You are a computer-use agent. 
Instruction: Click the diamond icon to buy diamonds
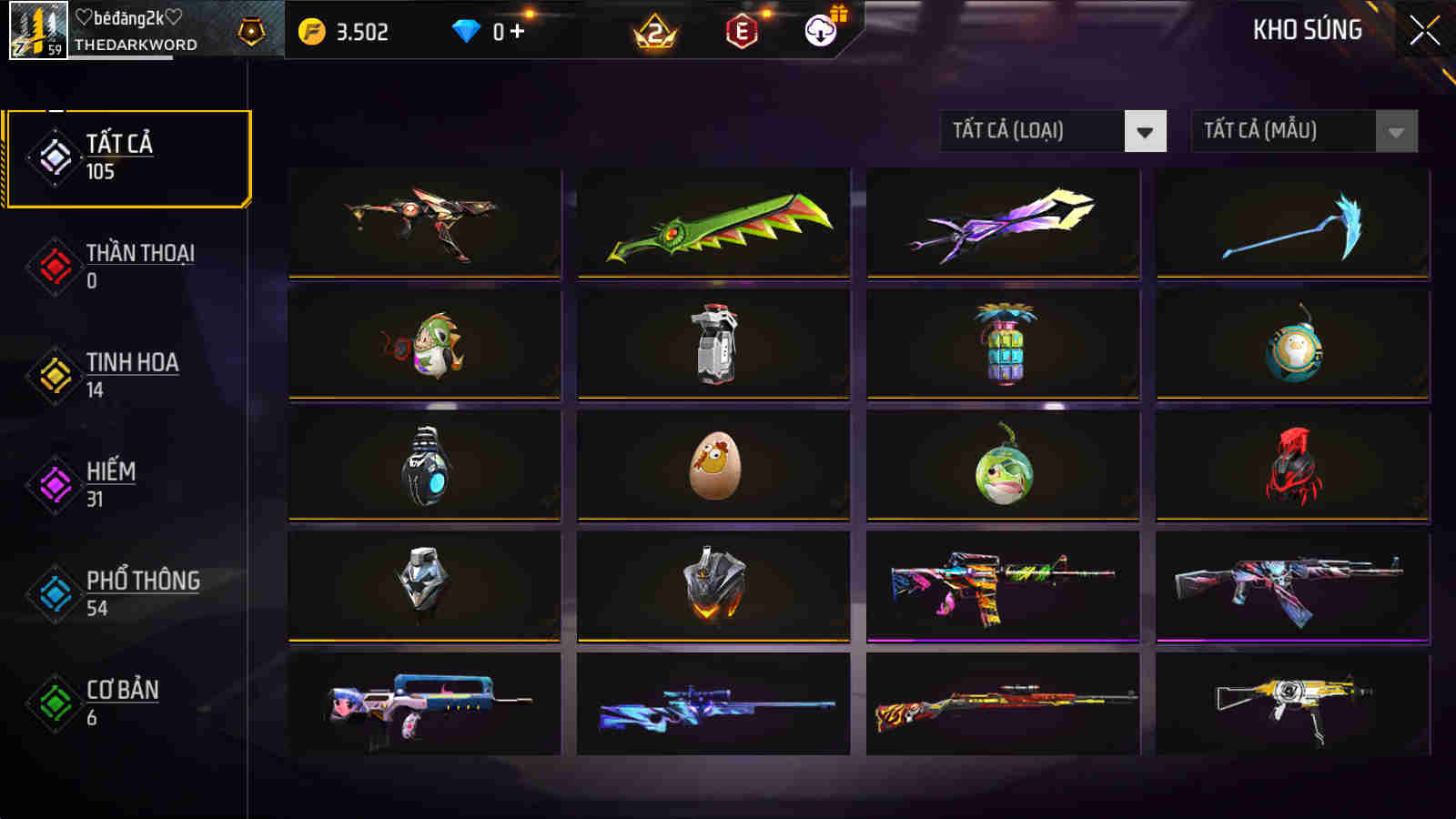pos(468,31)
